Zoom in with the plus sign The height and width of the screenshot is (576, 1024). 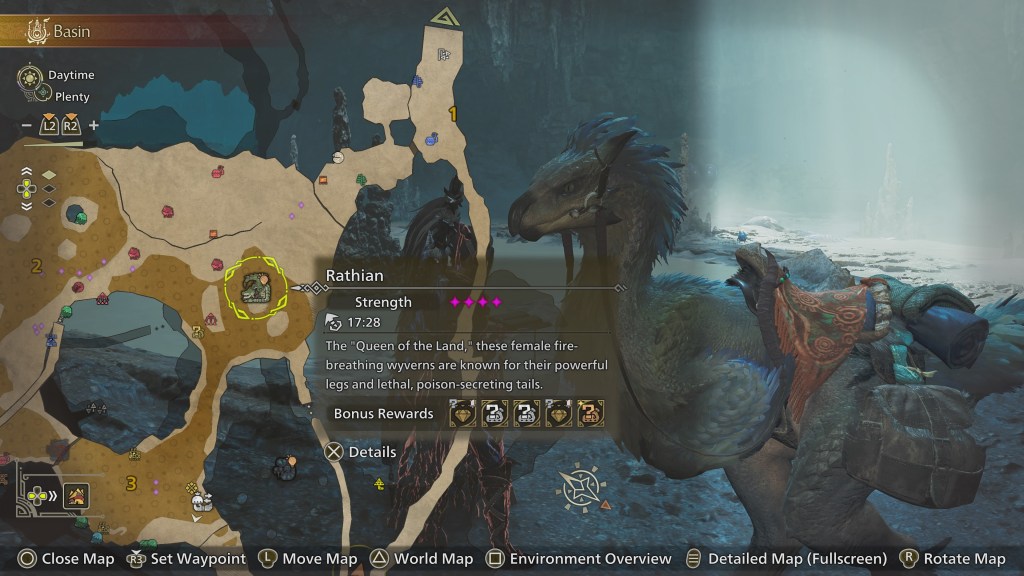pyautogui.click(x=94, y=125)
